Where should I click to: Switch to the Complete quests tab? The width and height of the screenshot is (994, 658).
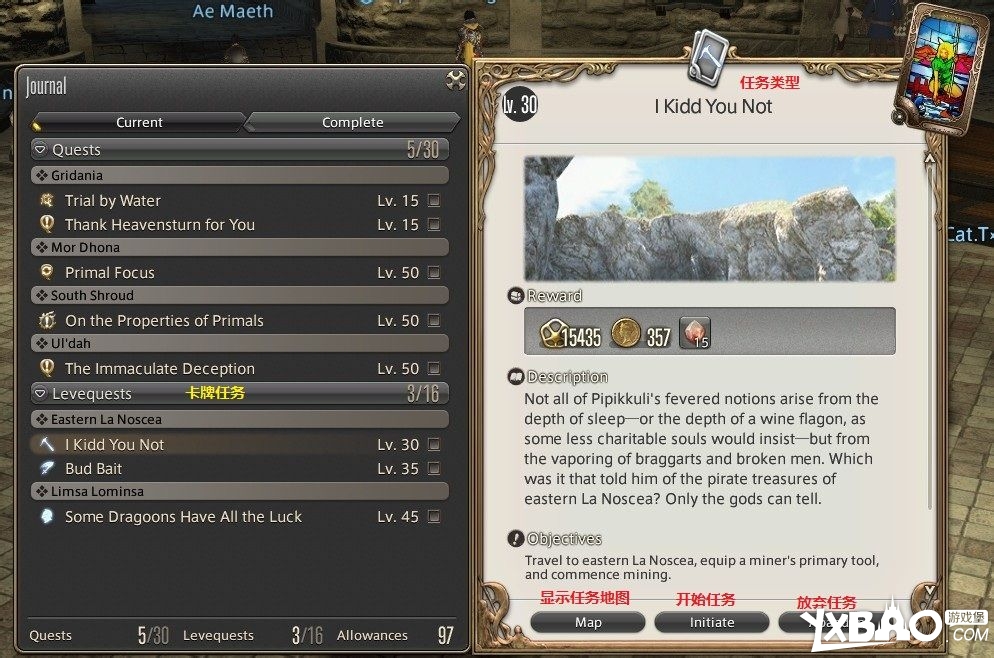pyautogui.click(x=352, y=122)
